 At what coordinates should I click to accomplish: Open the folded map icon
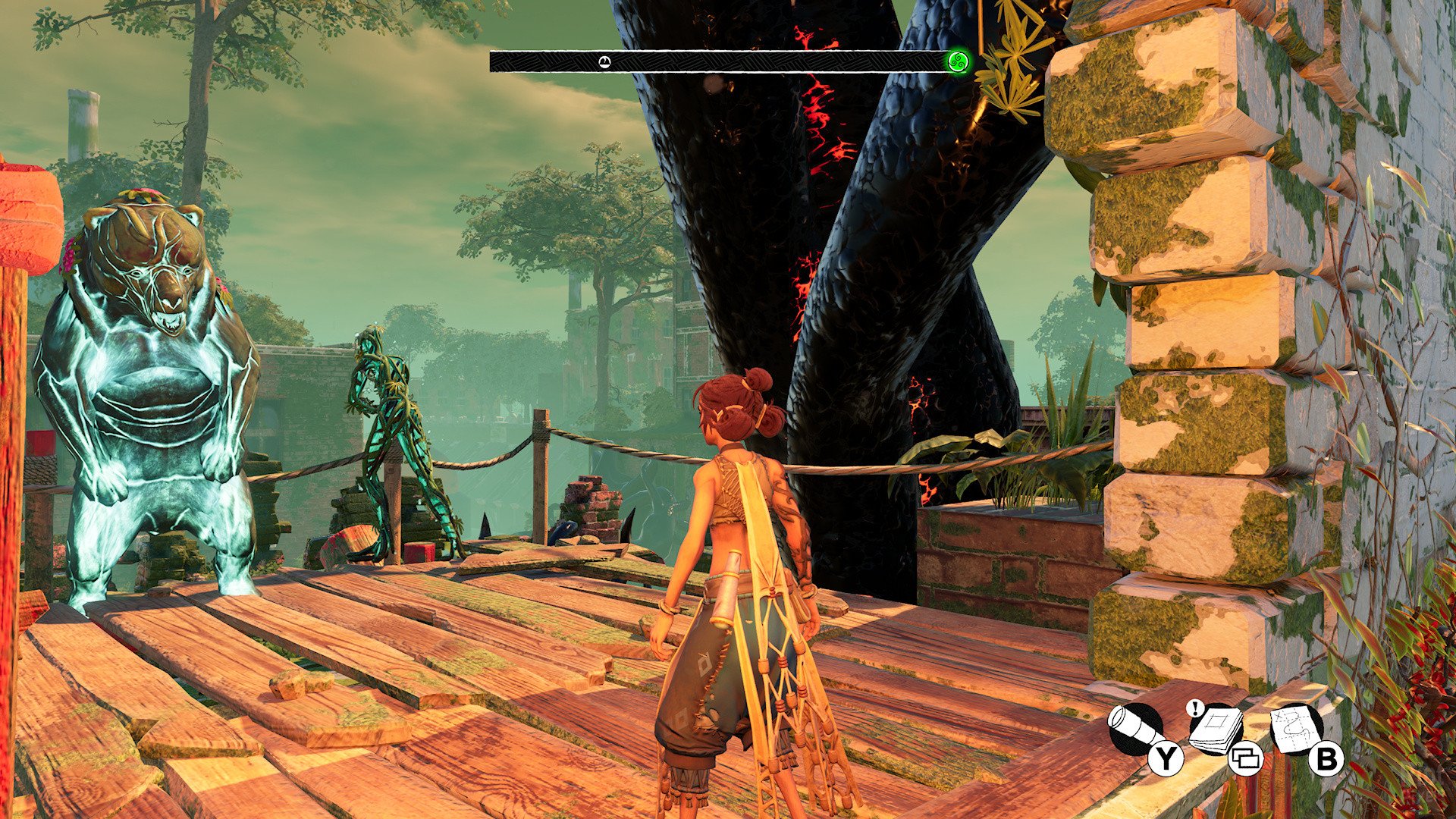[1298, 729]
